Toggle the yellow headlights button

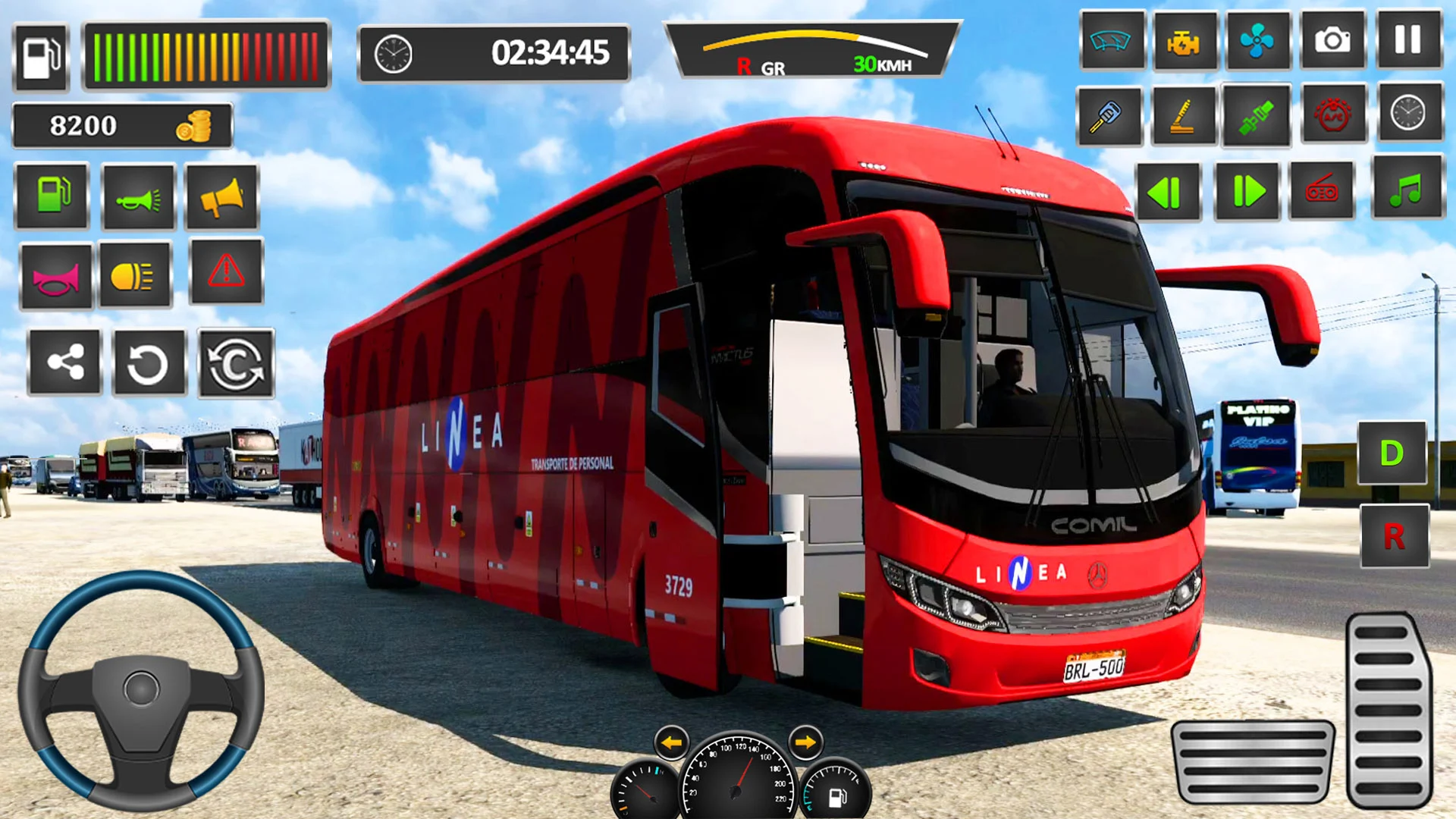click(135, 275)
